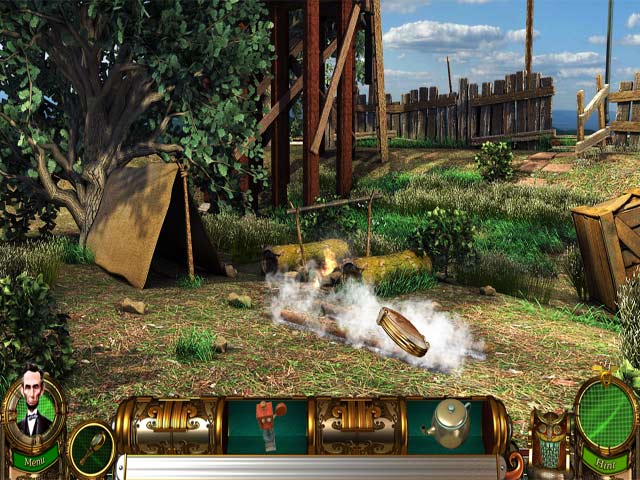Viewport: 640px width, 480px height.
Task: Open the magnifying glass tool
Action: pos(91,446)
